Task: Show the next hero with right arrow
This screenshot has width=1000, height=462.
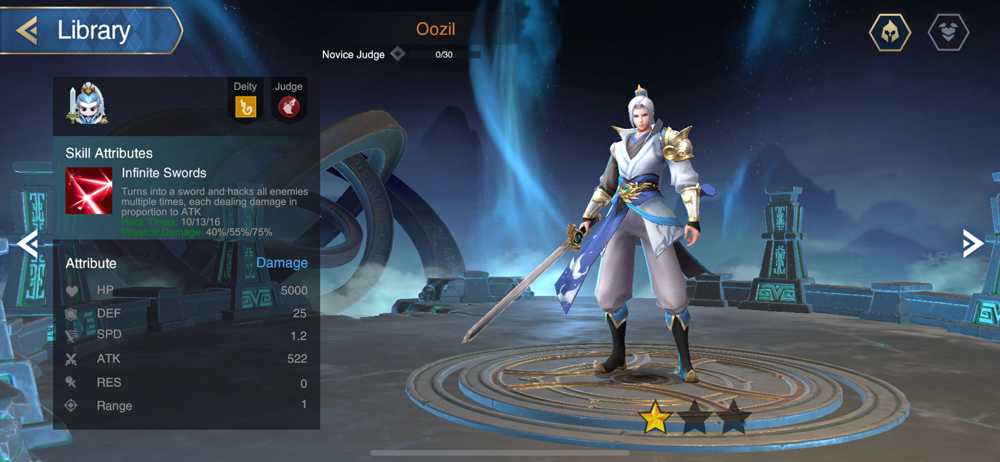Action: (971, 243)
